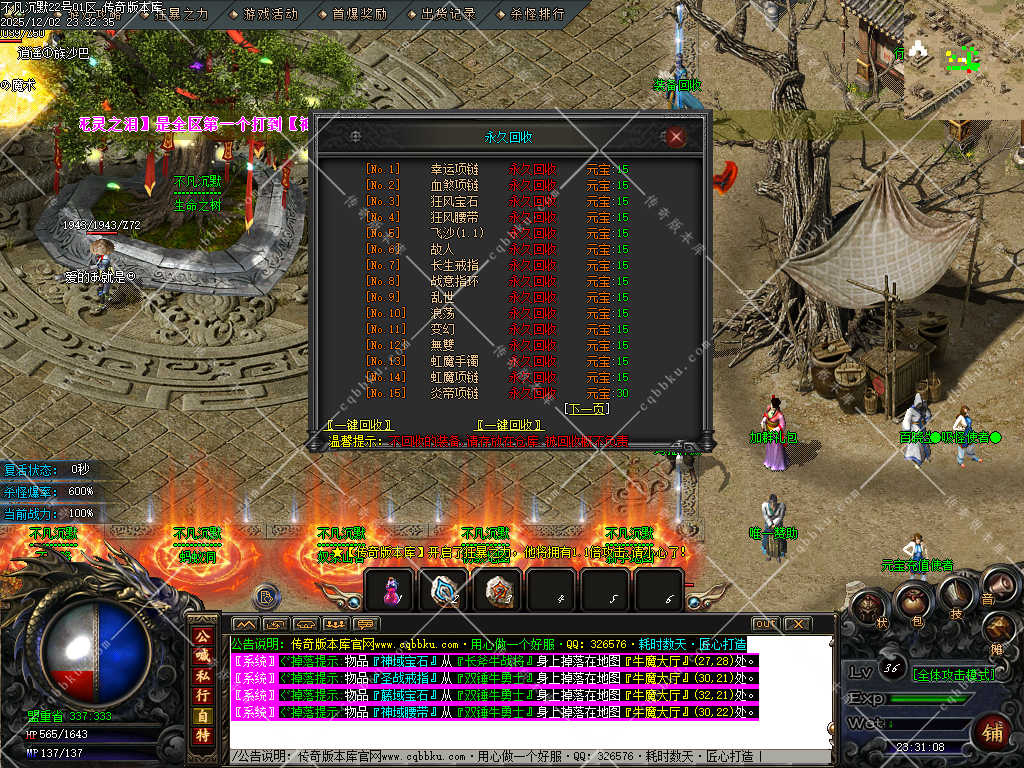Open the red 铺 shop button

(x=993, y=730)
